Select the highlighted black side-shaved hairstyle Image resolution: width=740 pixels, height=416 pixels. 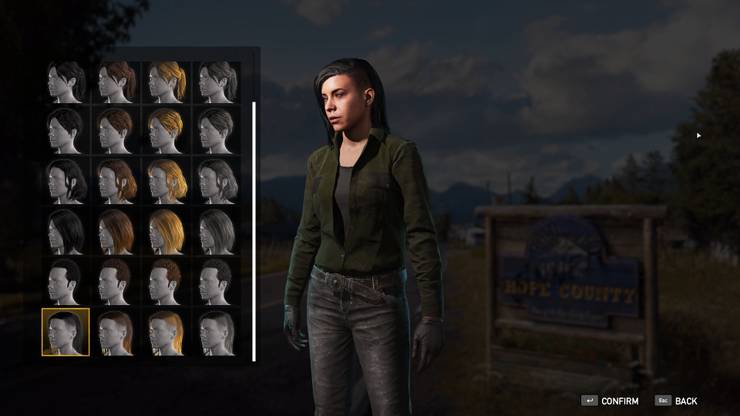[x=66, y=332]
